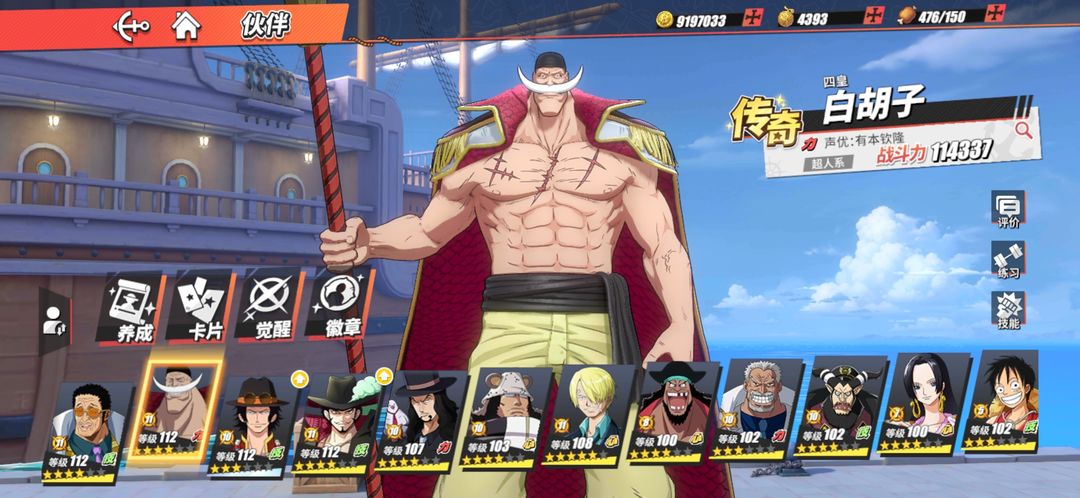This screenshot has width=1080, height=498.
Task: Click the magnifier beside 白胡子's name
Action: coord(1023,129)
